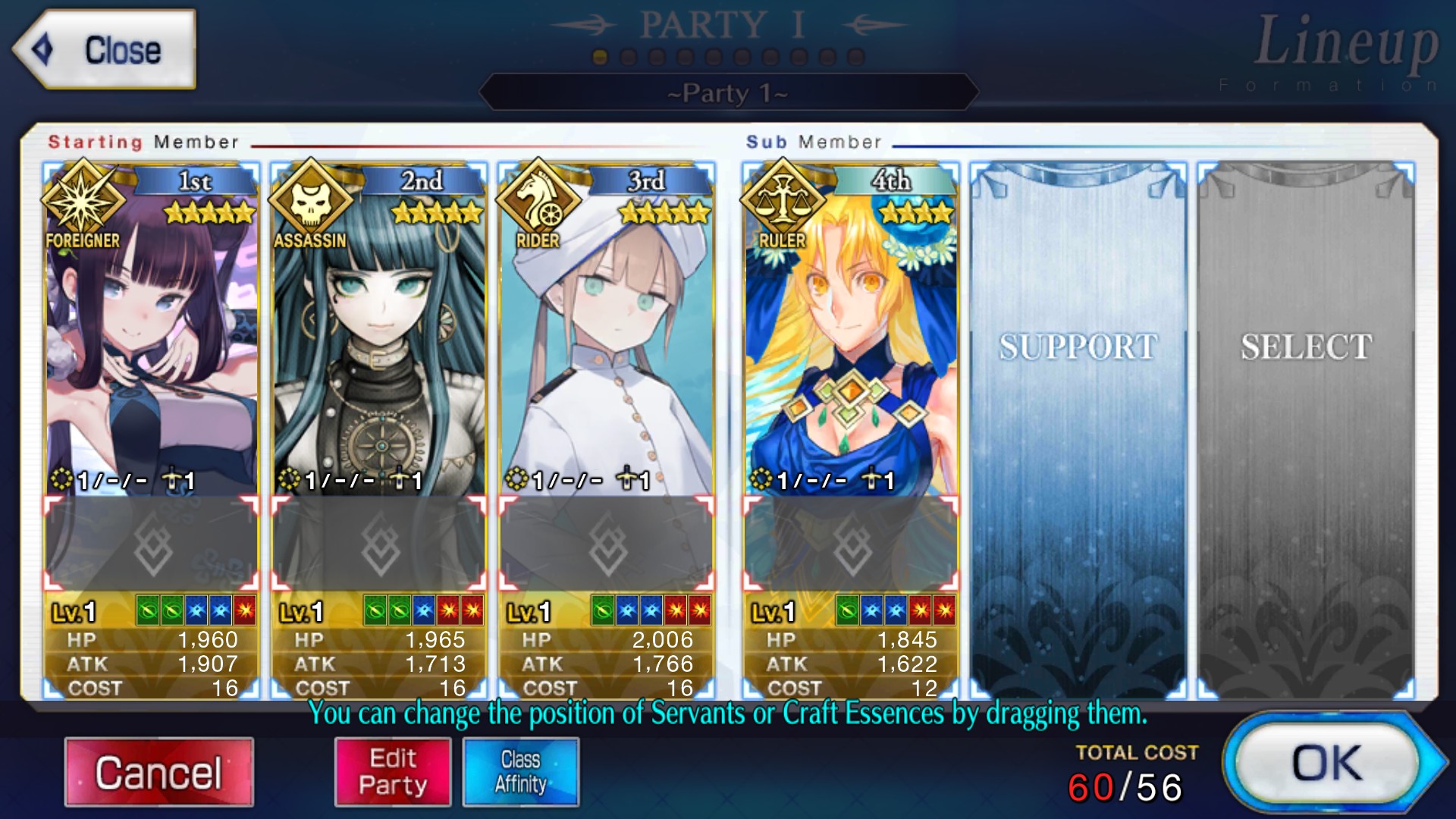Close the party lineup screen
The height and width of the screenshot is (819, 1456).
pyautogui.click(x=105, y=50)
